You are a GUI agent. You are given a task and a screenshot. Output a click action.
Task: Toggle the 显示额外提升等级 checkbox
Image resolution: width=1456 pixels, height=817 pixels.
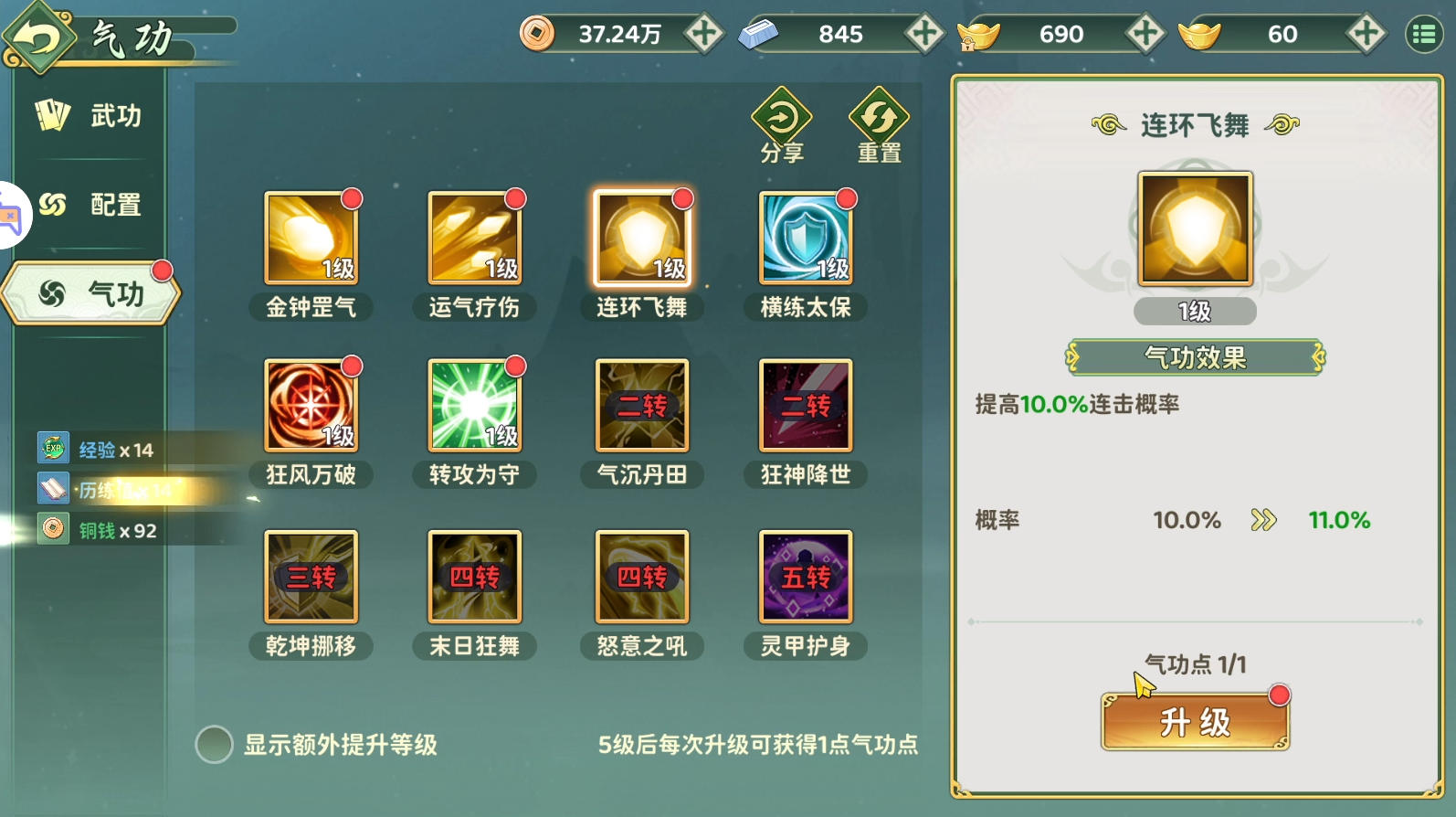coord(215,745)
